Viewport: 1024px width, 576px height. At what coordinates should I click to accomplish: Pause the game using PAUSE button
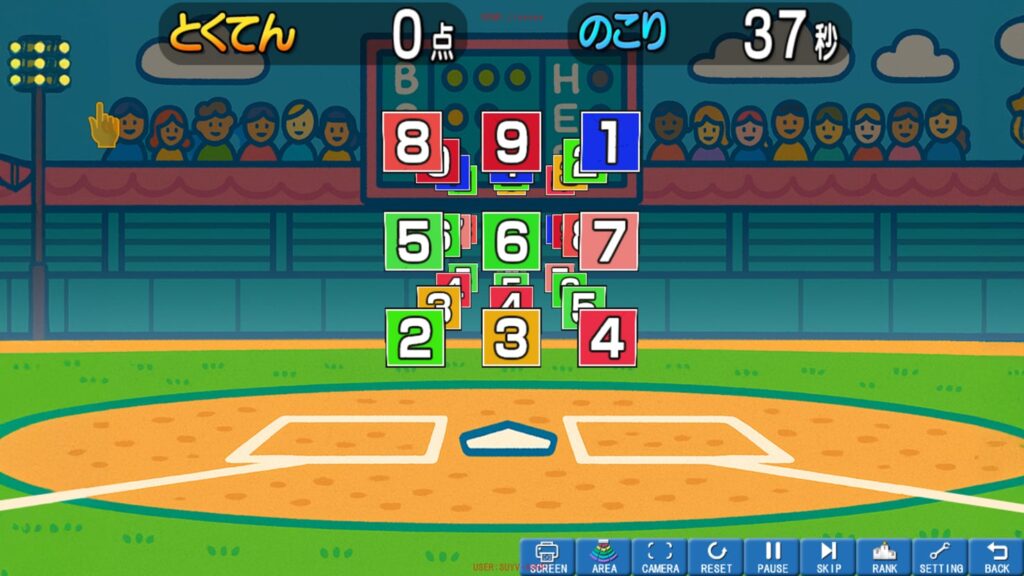(772, 557)
